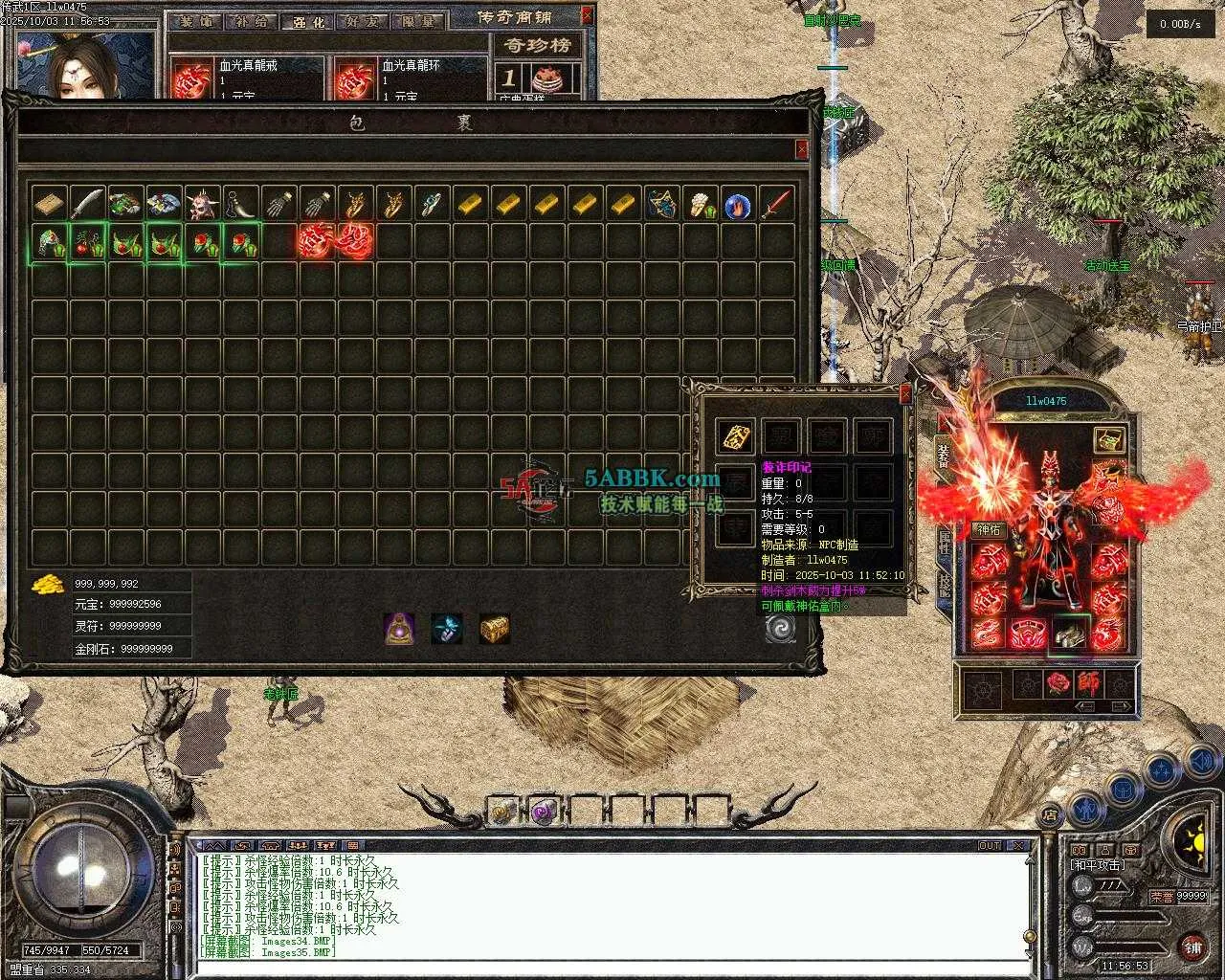Click the boots equipment slot
Image resolution: width=1225 pixels, height=980 pixels.
[1068, 633]
